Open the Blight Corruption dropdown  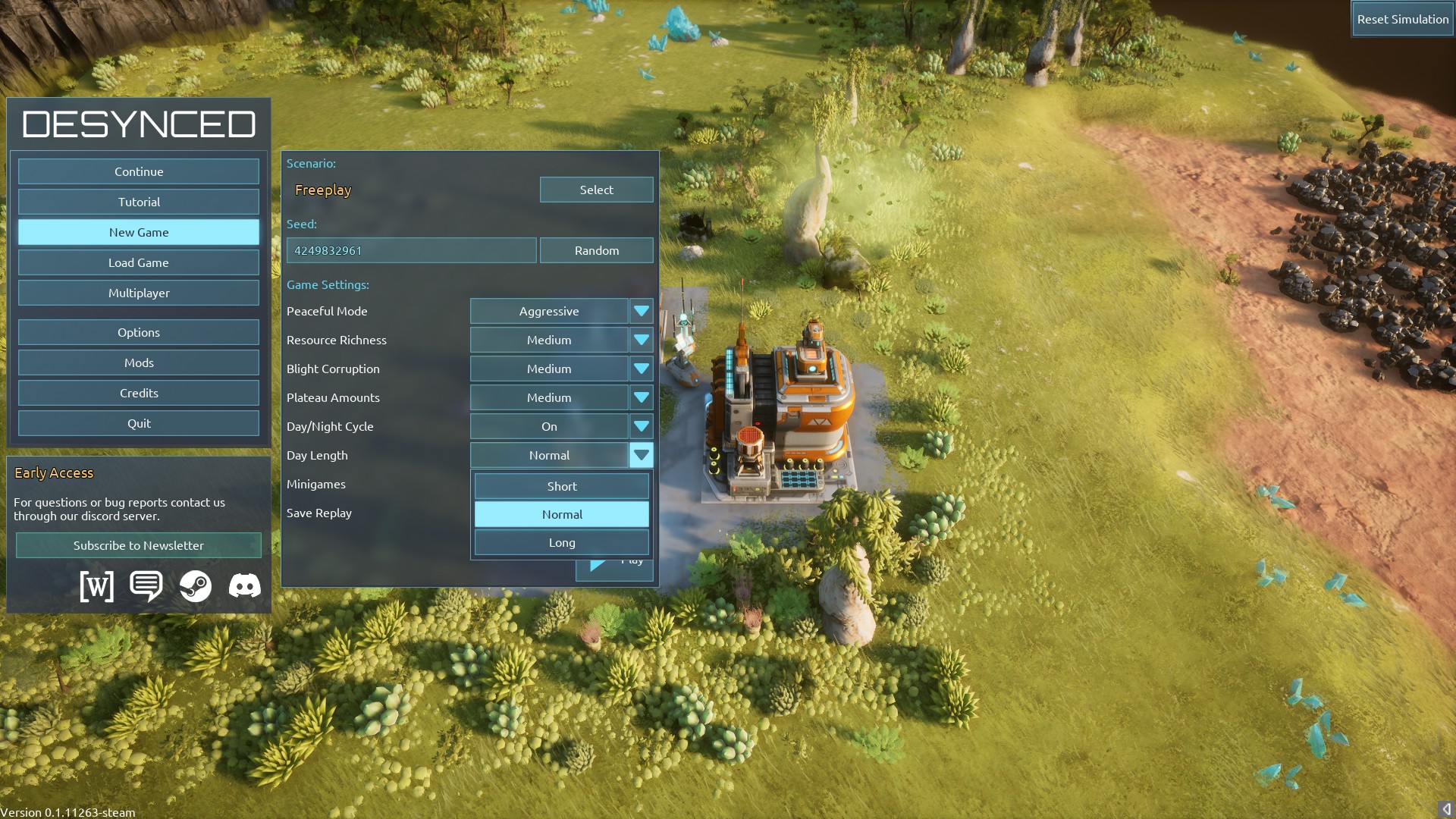[x=641, y=369]
